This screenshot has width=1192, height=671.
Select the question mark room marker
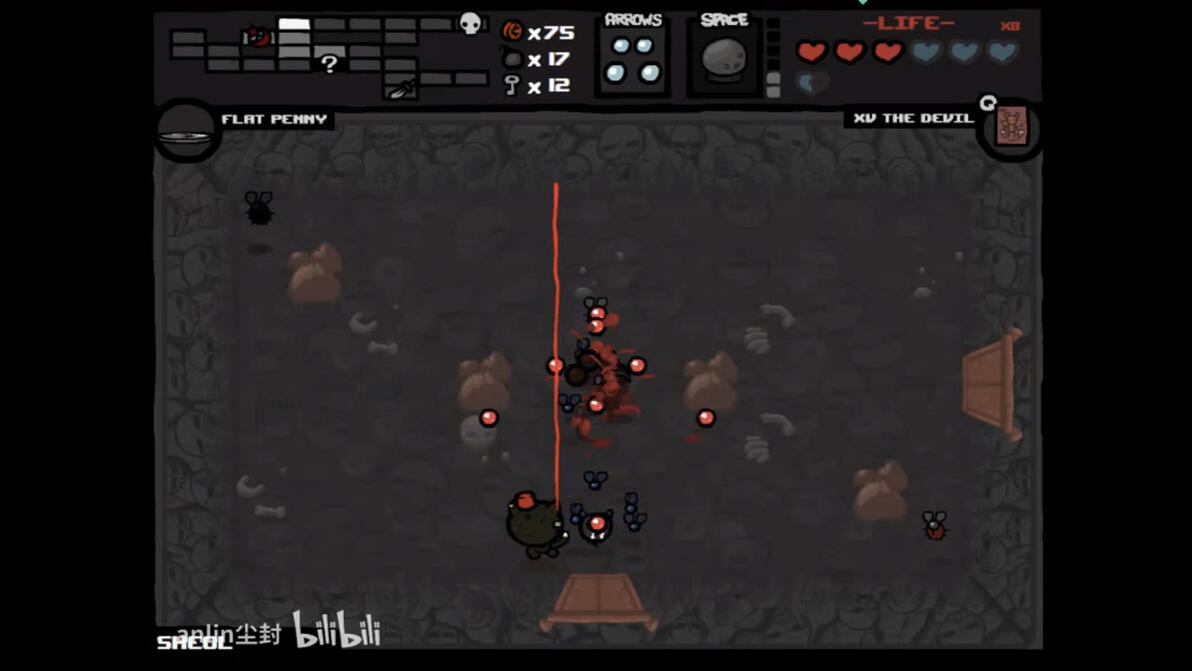(329, 64)
